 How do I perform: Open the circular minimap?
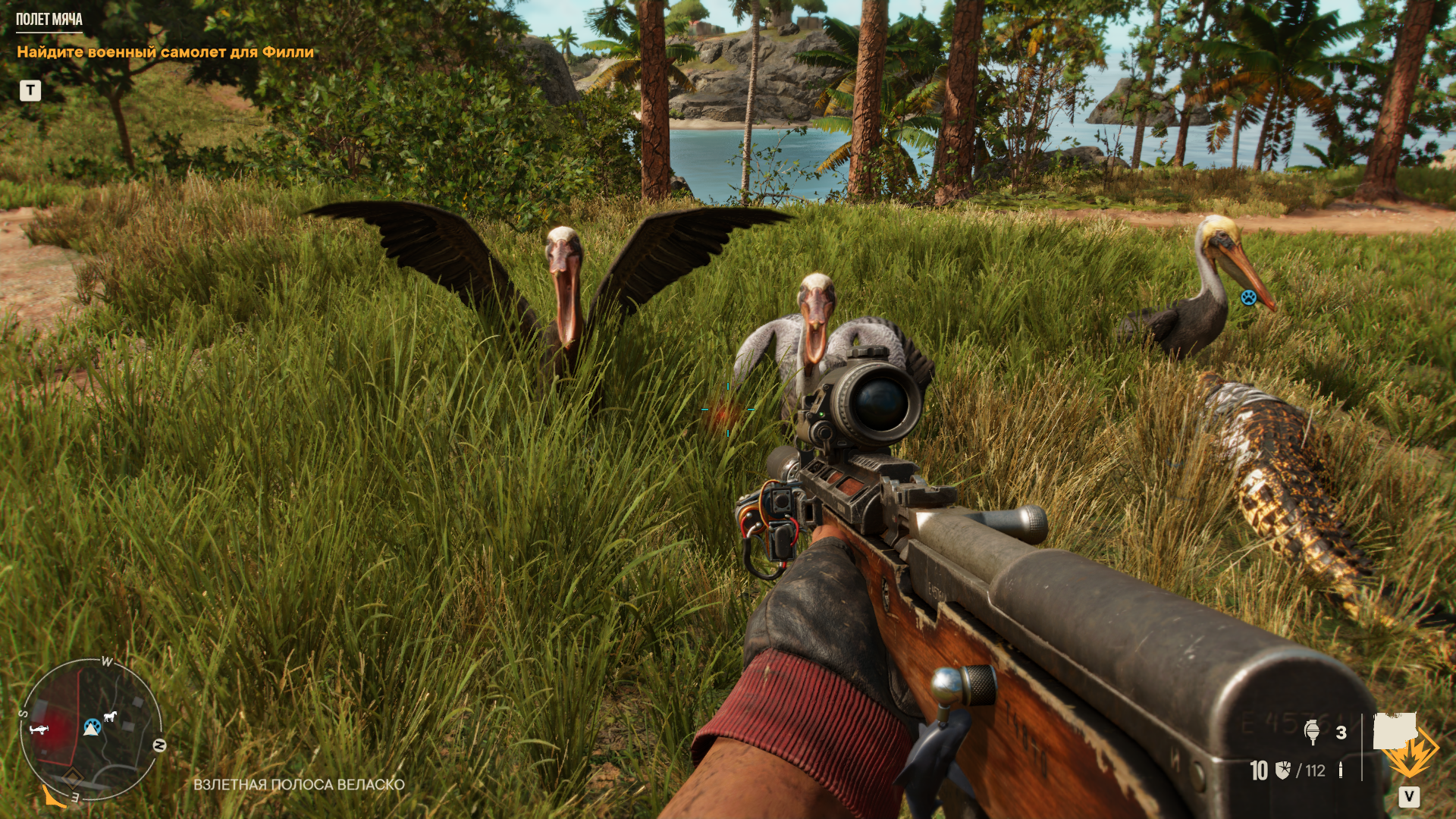point(91,728)
